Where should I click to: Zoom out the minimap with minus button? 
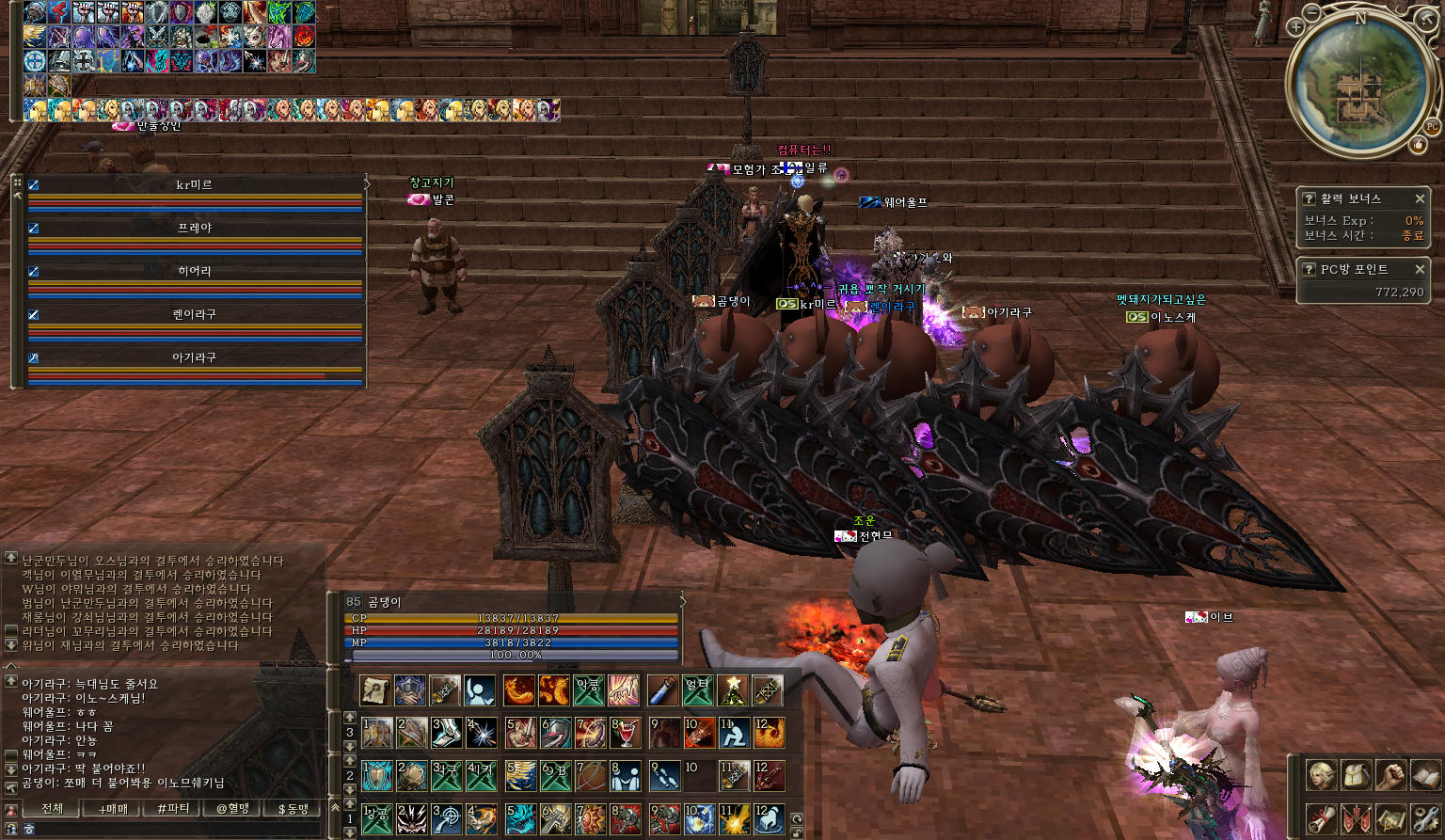coord(1312,12)
